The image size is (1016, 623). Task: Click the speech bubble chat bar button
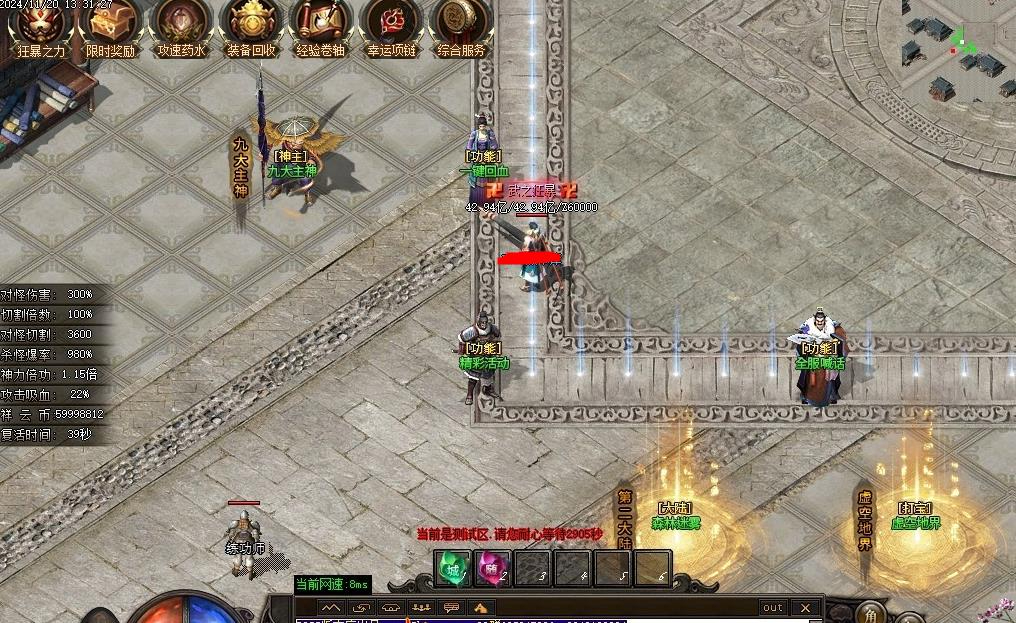coord(451,607)
